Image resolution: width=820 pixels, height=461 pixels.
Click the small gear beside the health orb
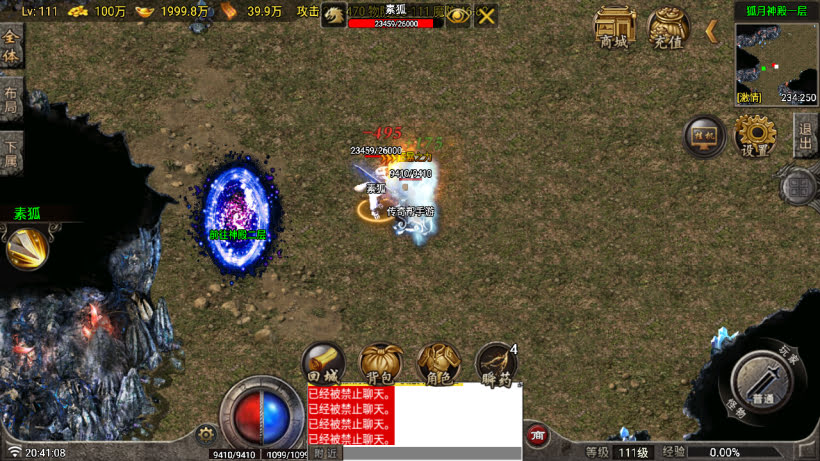coord(207,433)
